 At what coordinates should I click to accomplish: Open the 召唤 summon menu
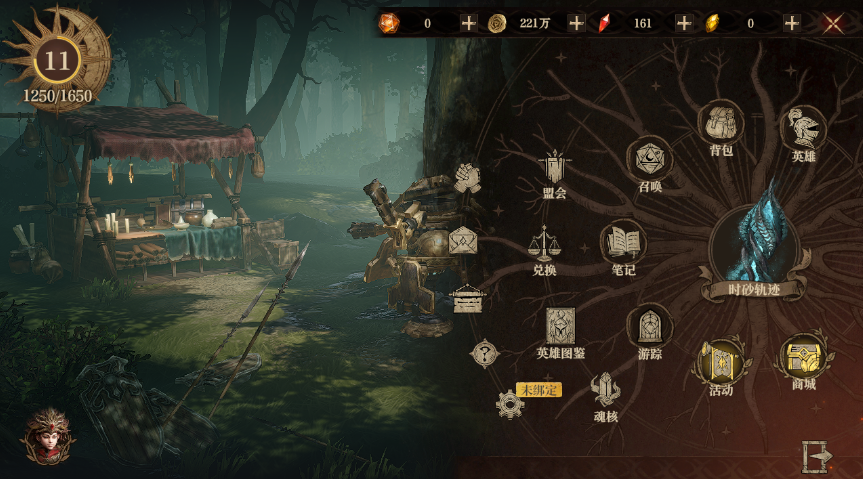point(649,159)
